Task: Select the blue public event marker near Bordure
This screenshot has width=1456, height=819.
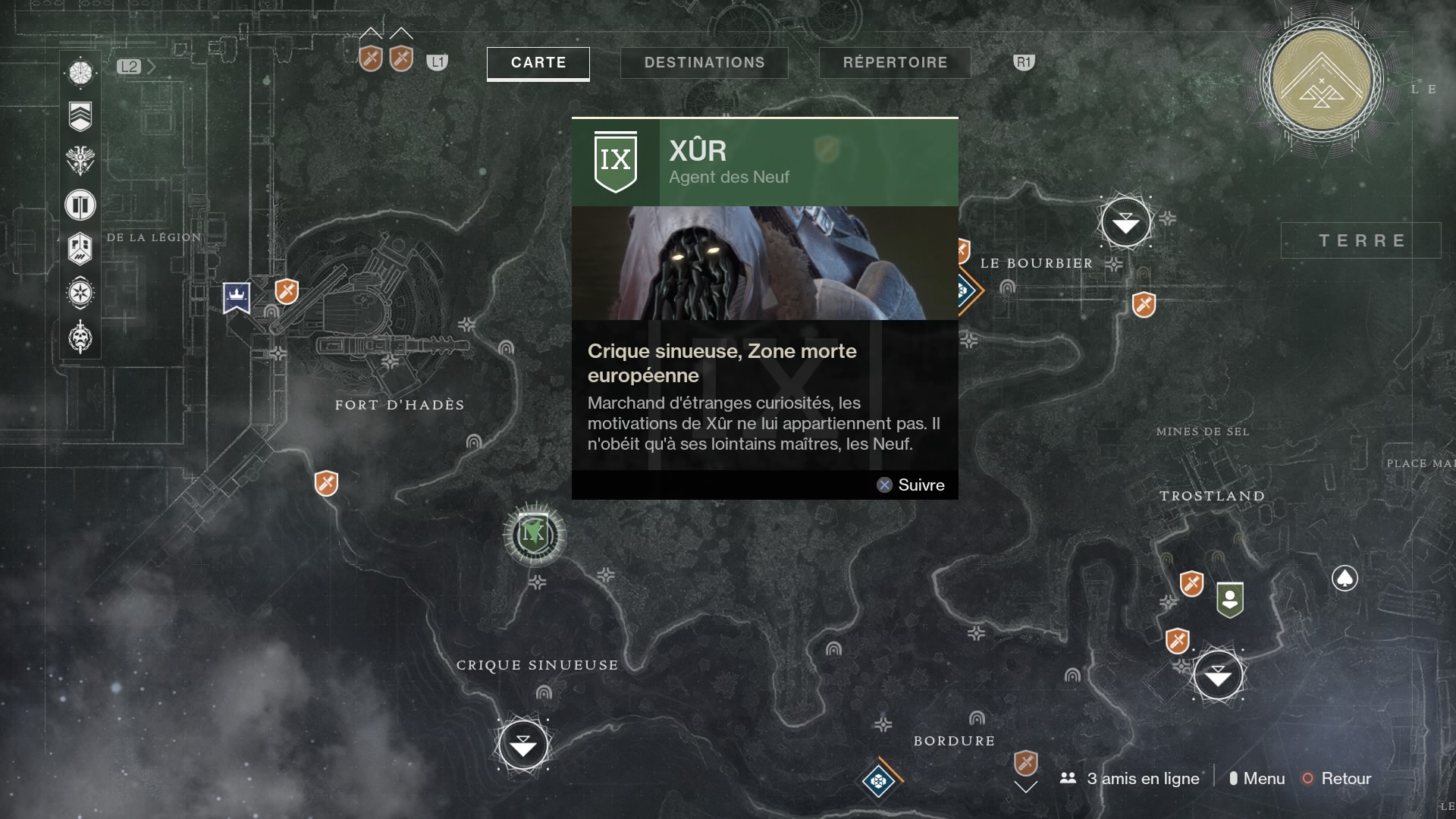Action: pyautogui.click(x=878, y=780)
